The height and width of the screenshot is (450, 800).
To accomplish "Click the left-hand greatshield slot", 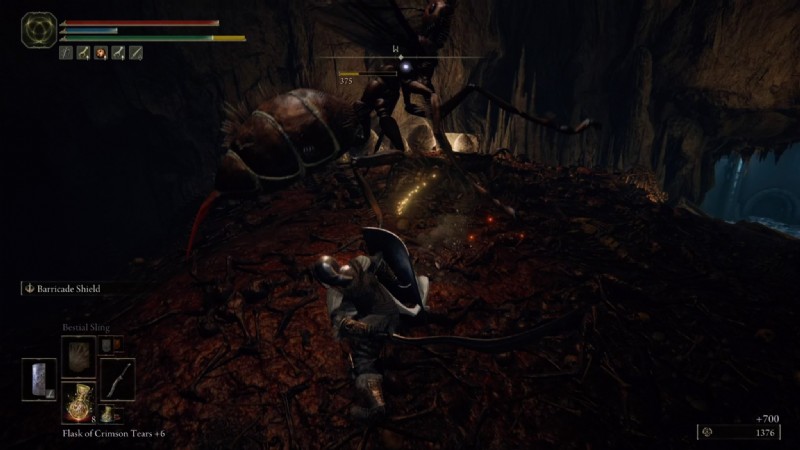I will [39, 378].
